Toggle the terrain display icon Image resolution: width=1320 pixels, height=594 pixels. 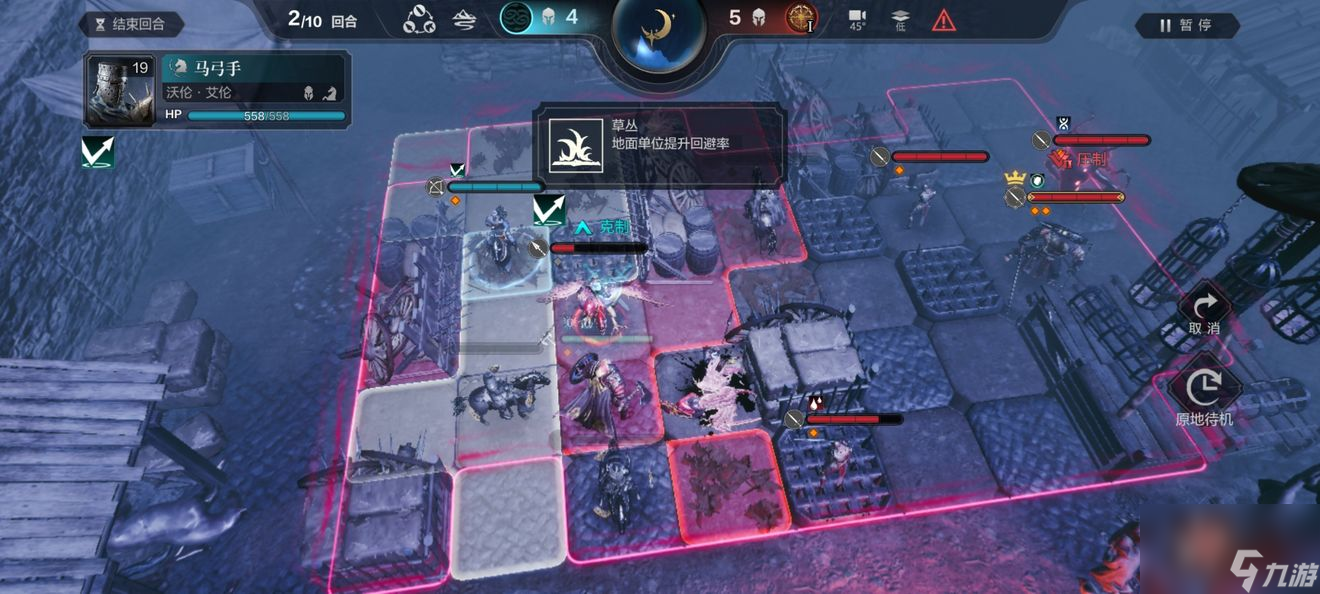point(465,19)
